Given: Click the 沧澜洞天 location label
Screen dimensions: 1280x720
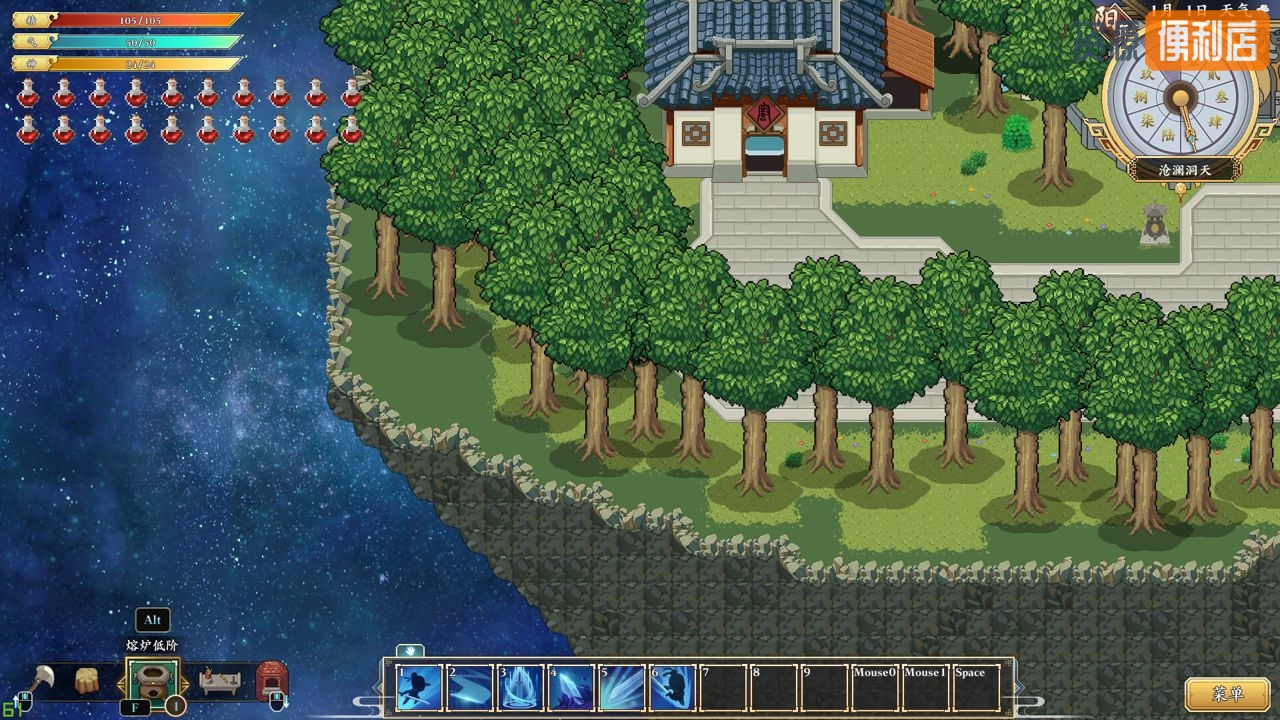Looking at the screenshot, I should (1184, 170).
